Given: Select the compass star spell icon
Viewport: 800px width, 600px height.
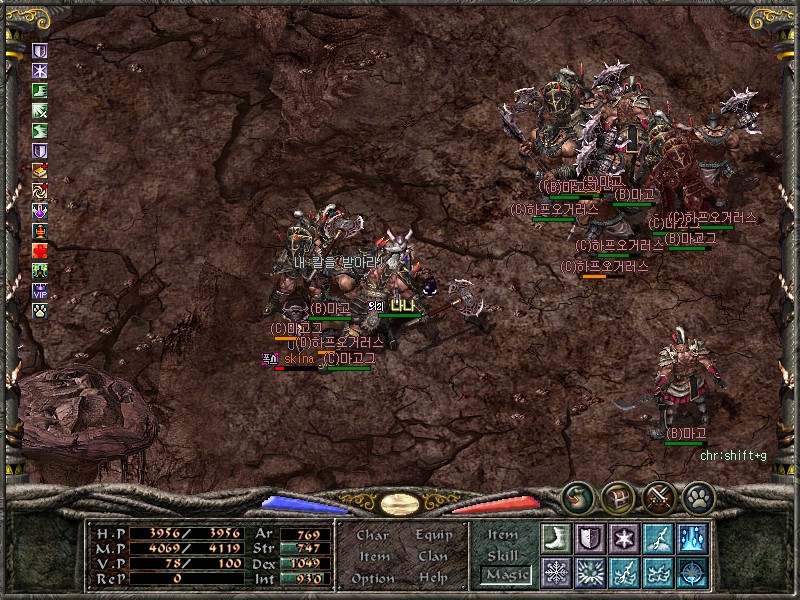Looking at the screenshot, I should [691, 572].
